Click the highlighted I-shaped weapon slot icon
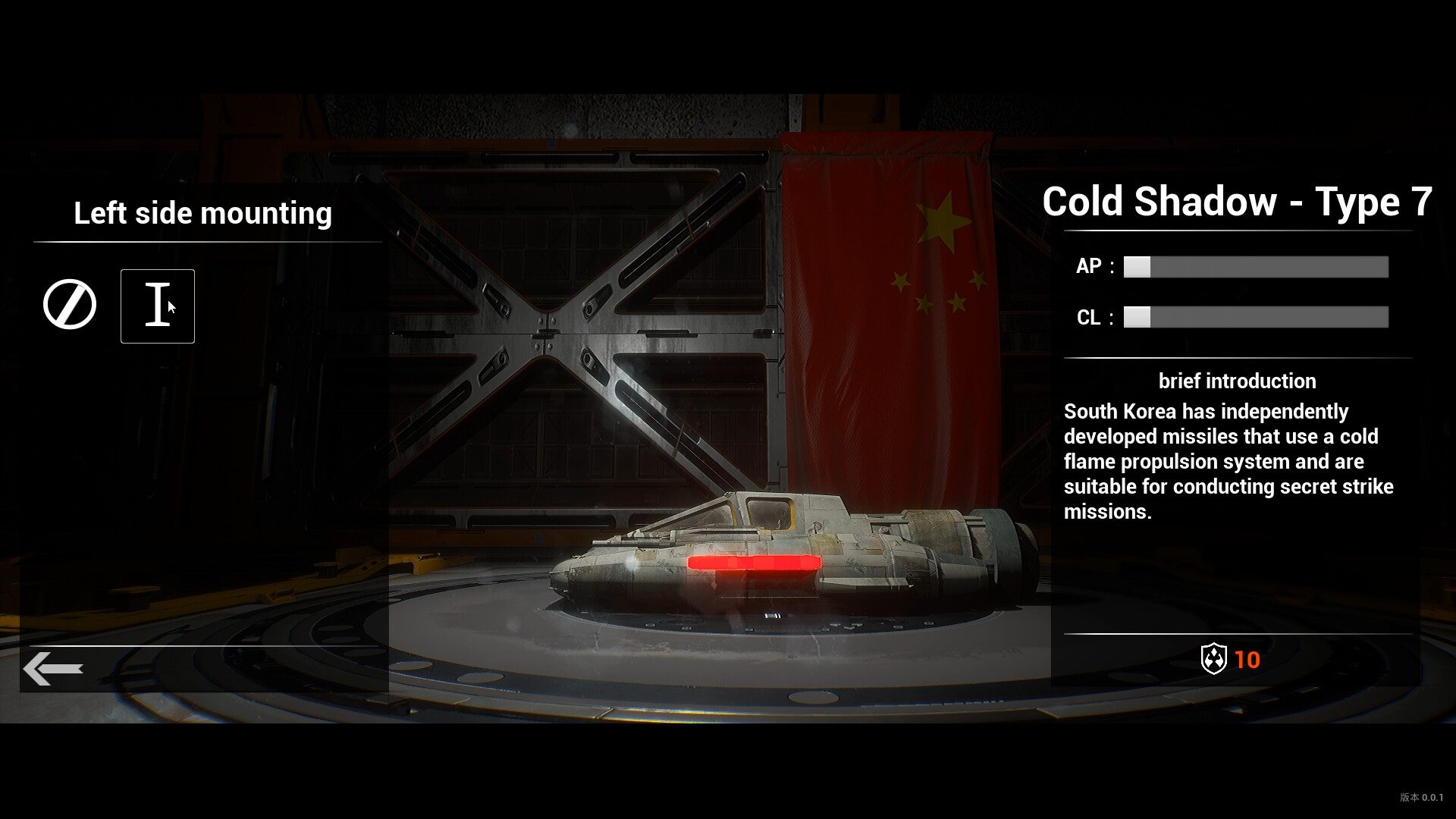The width and height of the screenshot is (1456, 819). (x=158, y=306)
